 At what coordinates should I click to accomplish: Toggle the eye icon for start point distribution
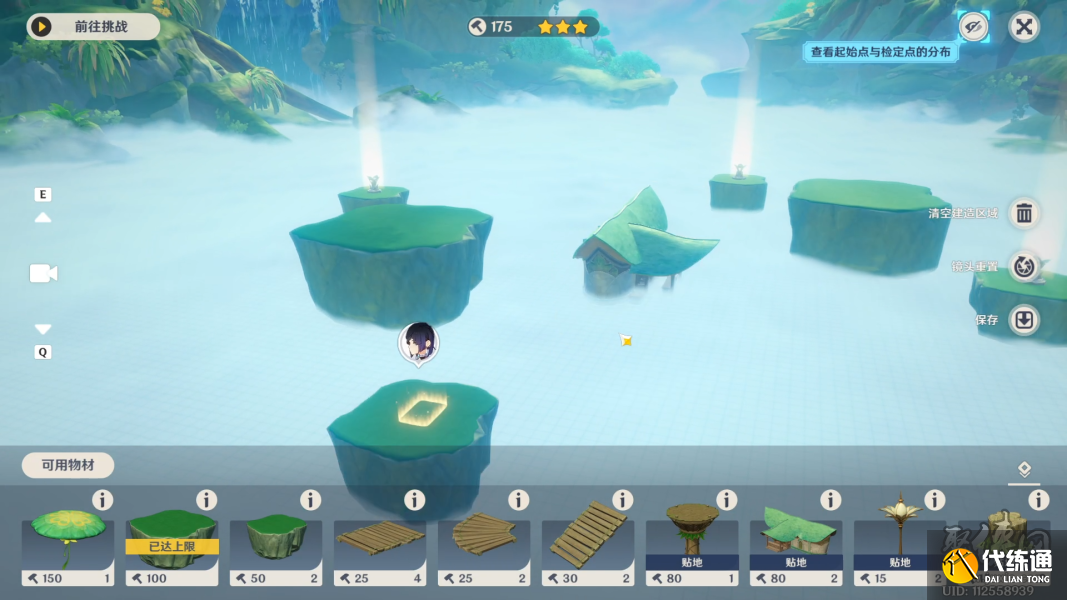pos(972,27)
